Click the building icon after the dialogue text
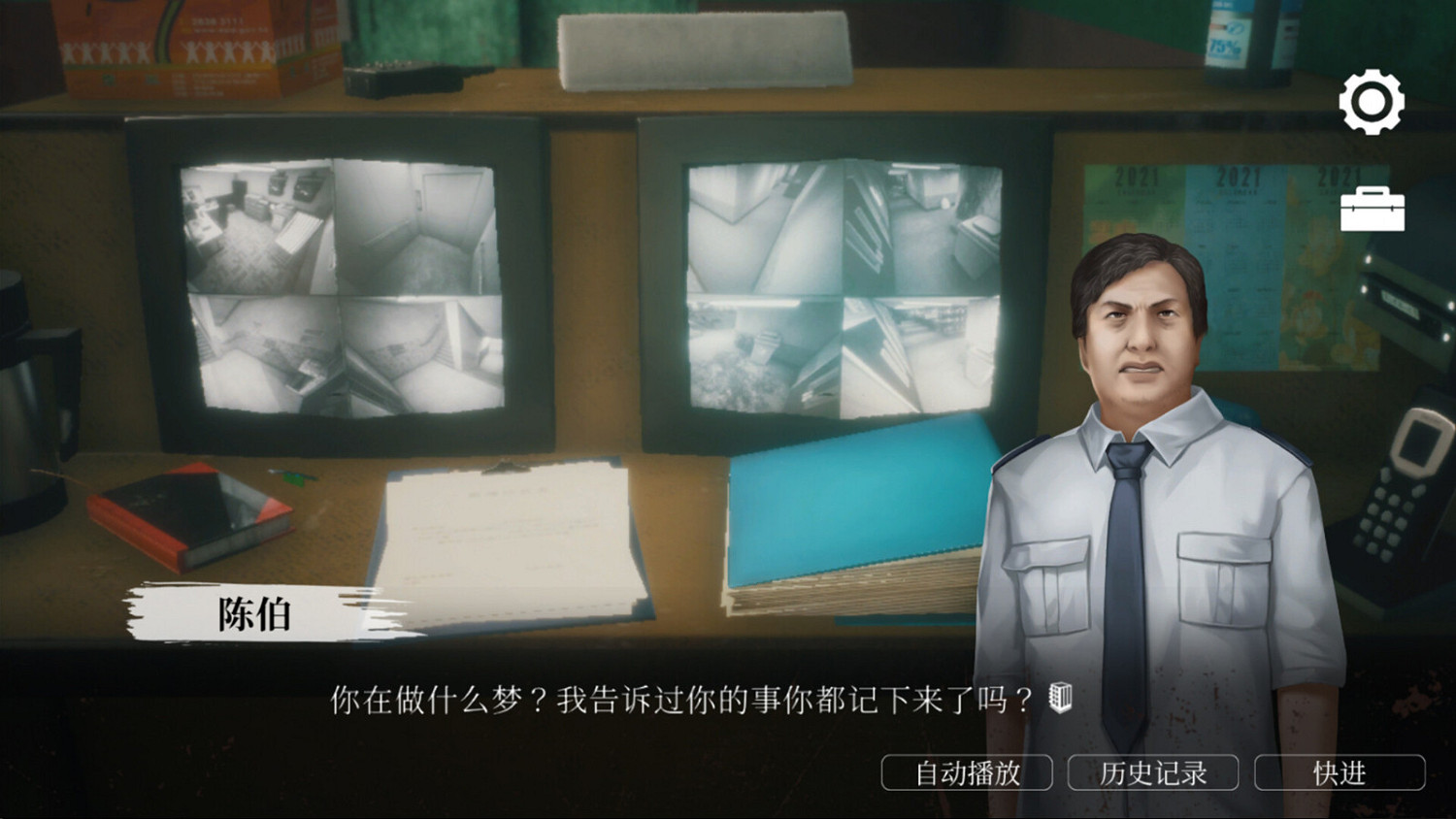Screen dimensions: 1456x819 pos(1058,698)
